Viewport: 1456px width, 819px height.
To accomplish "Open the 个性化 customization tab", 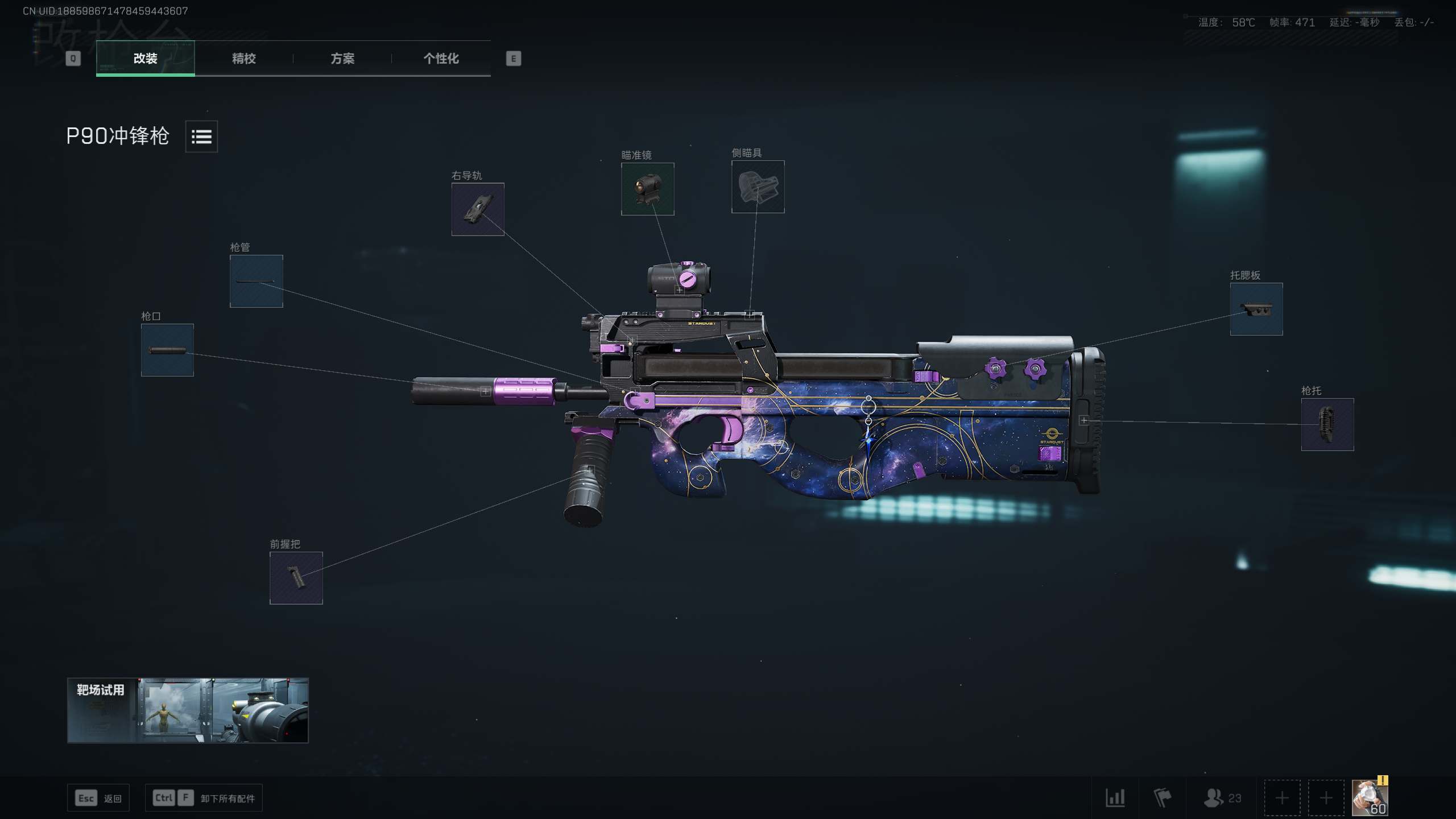I will [441, 59].
